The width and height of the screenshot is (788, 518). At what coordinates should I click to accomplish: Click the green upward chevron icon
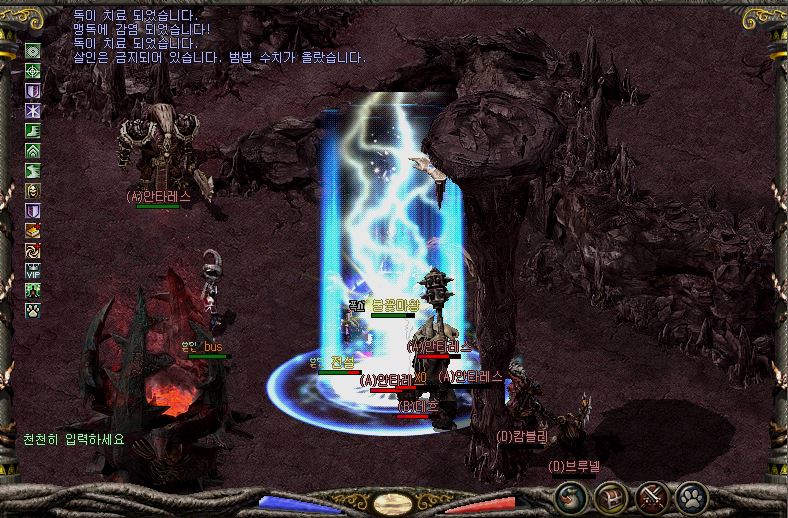click(33, 151)
